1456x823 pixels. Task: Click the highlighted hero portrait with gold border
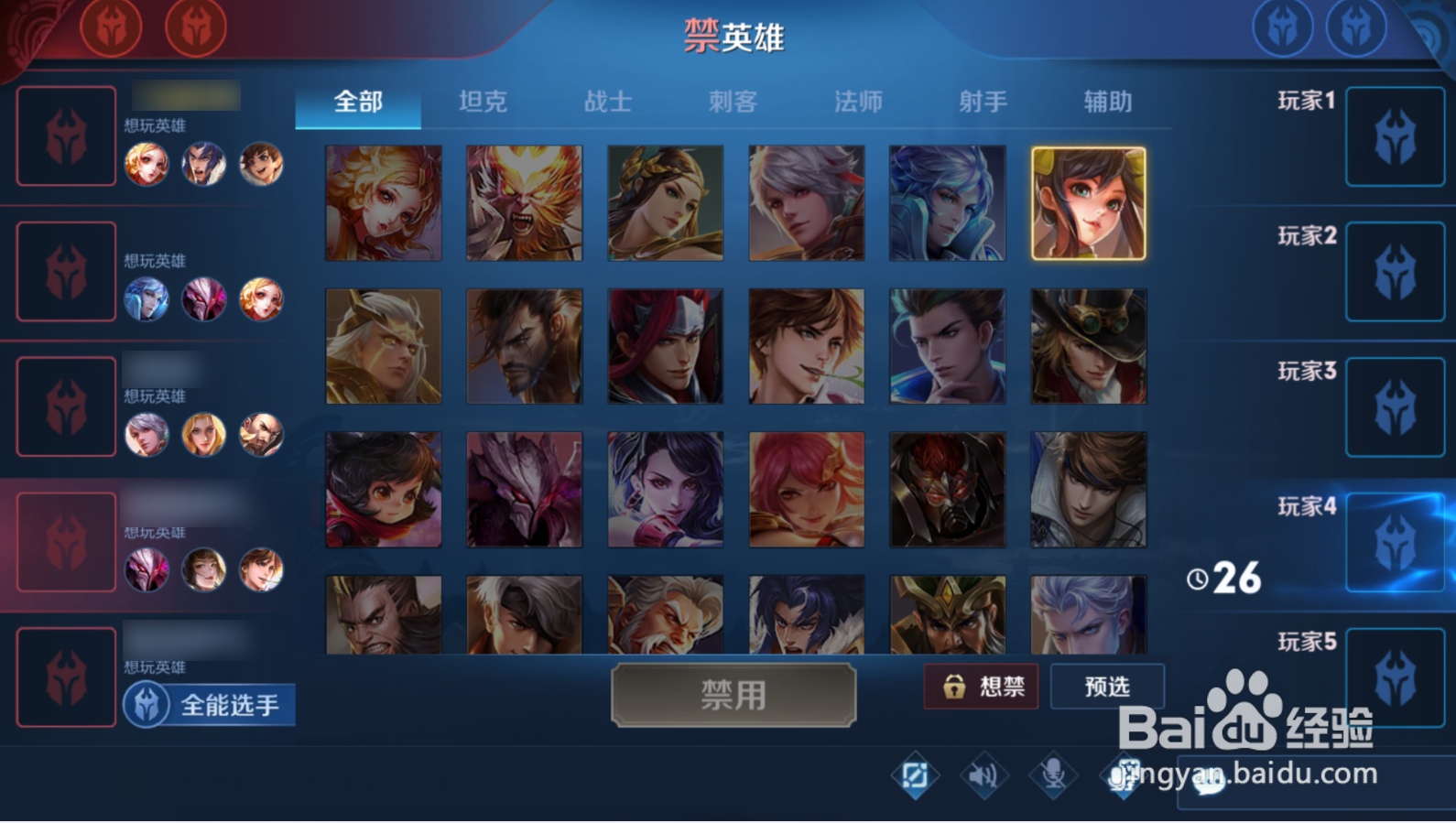(x=1090, y=202)
